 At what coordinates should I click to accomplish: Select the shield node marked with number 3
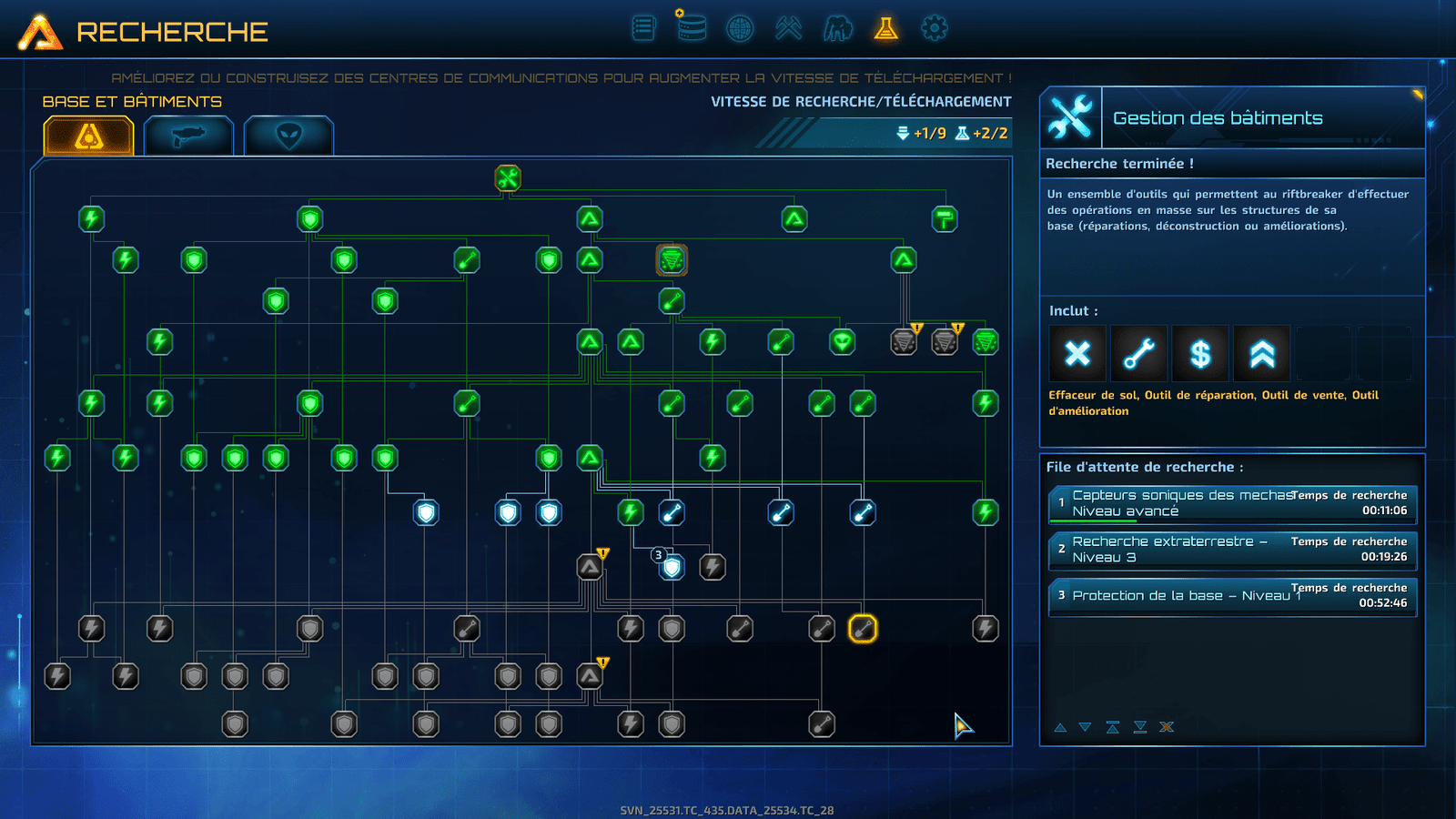coord(672,568)
